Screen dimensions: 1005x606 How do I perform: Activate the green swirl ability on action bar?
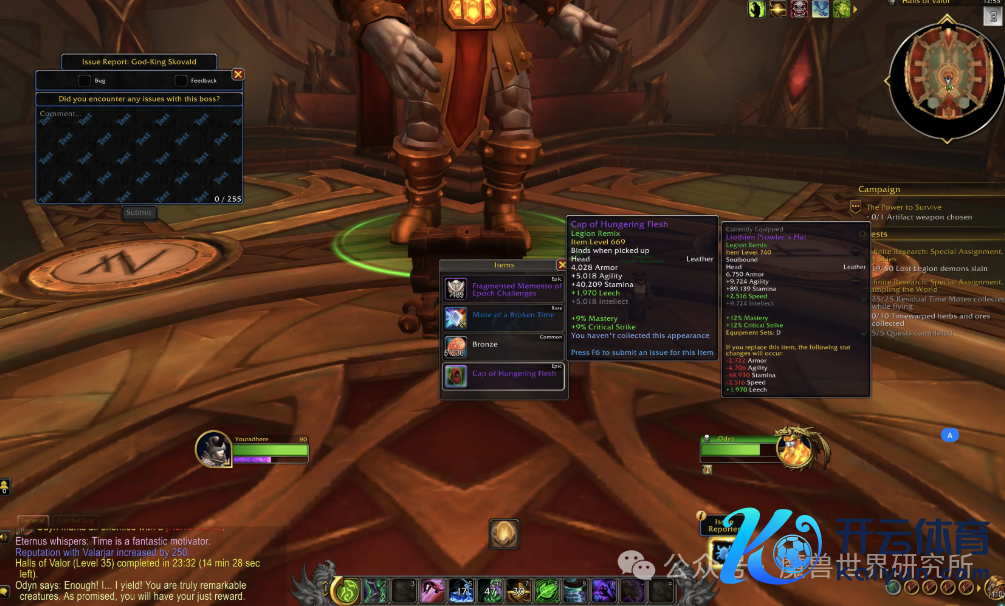(x=345, y=591)
